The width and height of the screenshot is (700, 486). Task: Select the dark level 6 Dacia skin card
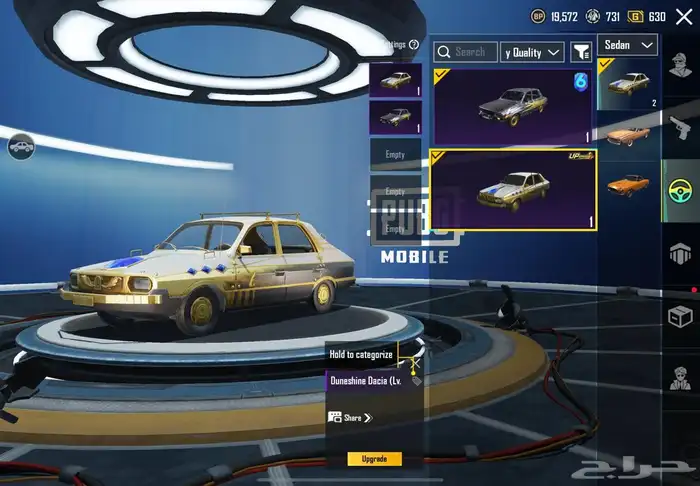512,105
